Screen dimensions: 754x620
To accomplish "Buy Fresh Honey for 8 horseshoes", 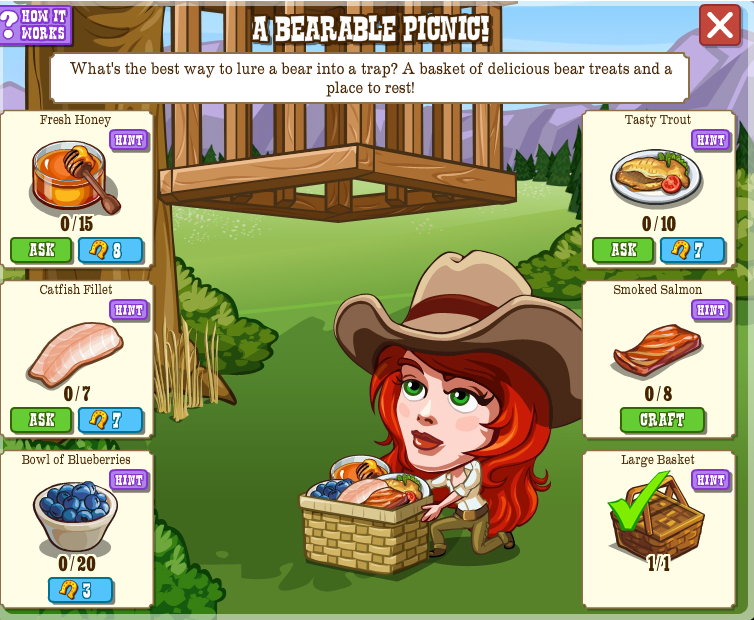I will (x=110, y=250).
